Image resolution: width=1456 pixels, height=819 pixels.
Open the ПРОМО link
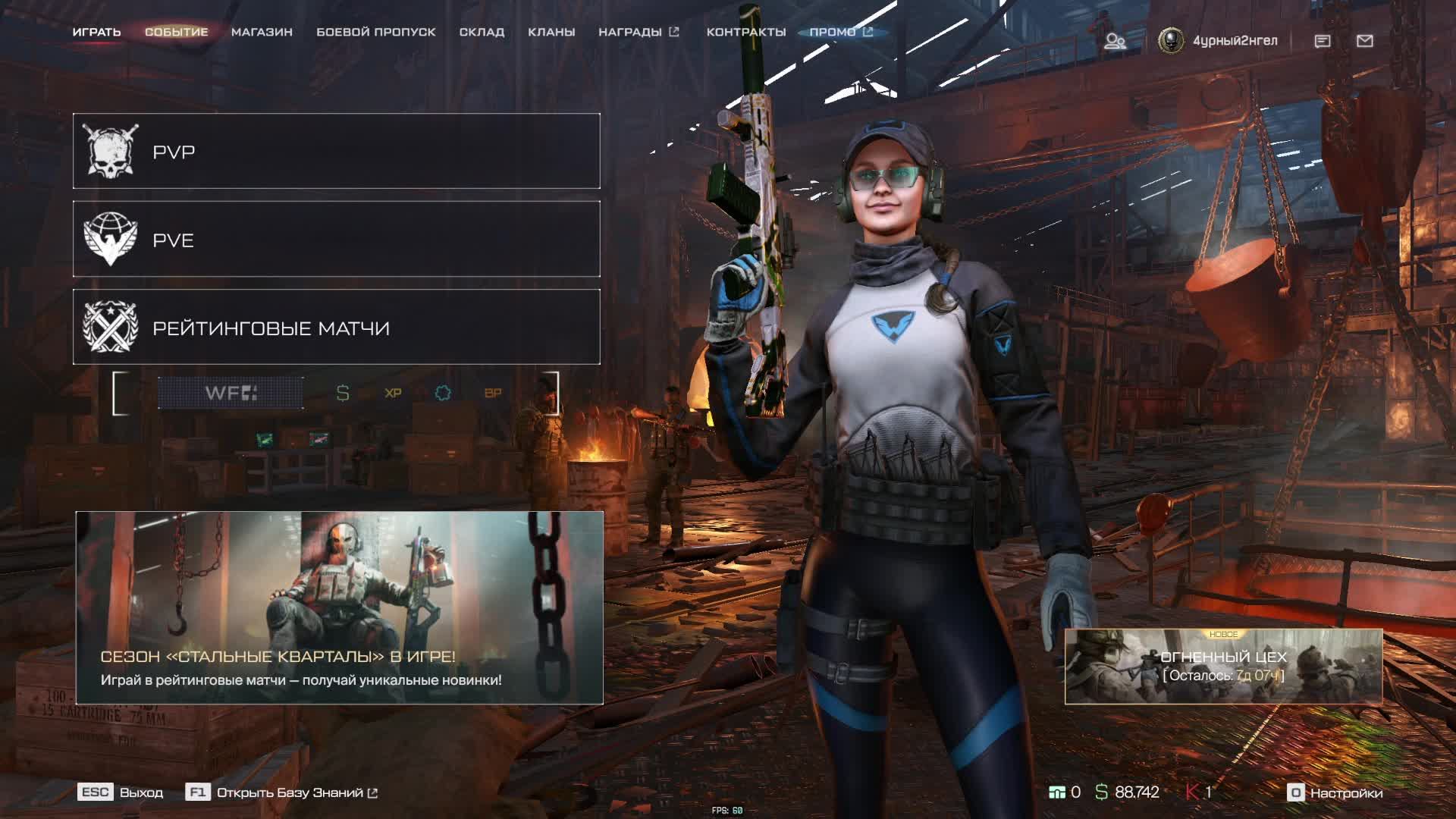(x=840, y=32)
